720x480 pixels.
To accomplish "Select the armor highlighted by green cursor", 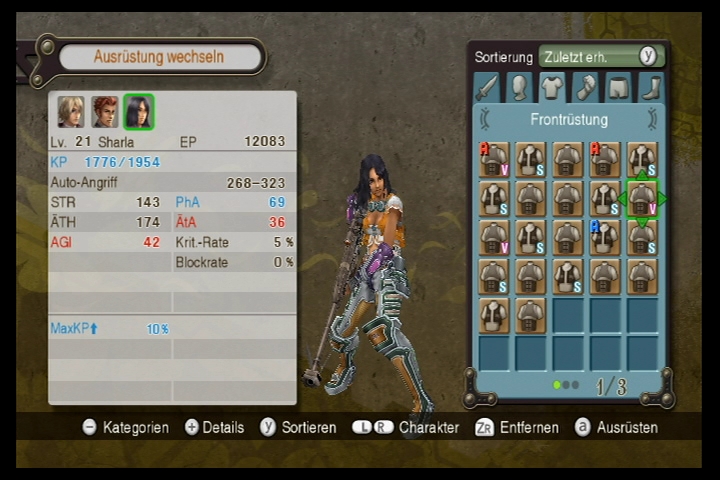I will tap(641, 198).
